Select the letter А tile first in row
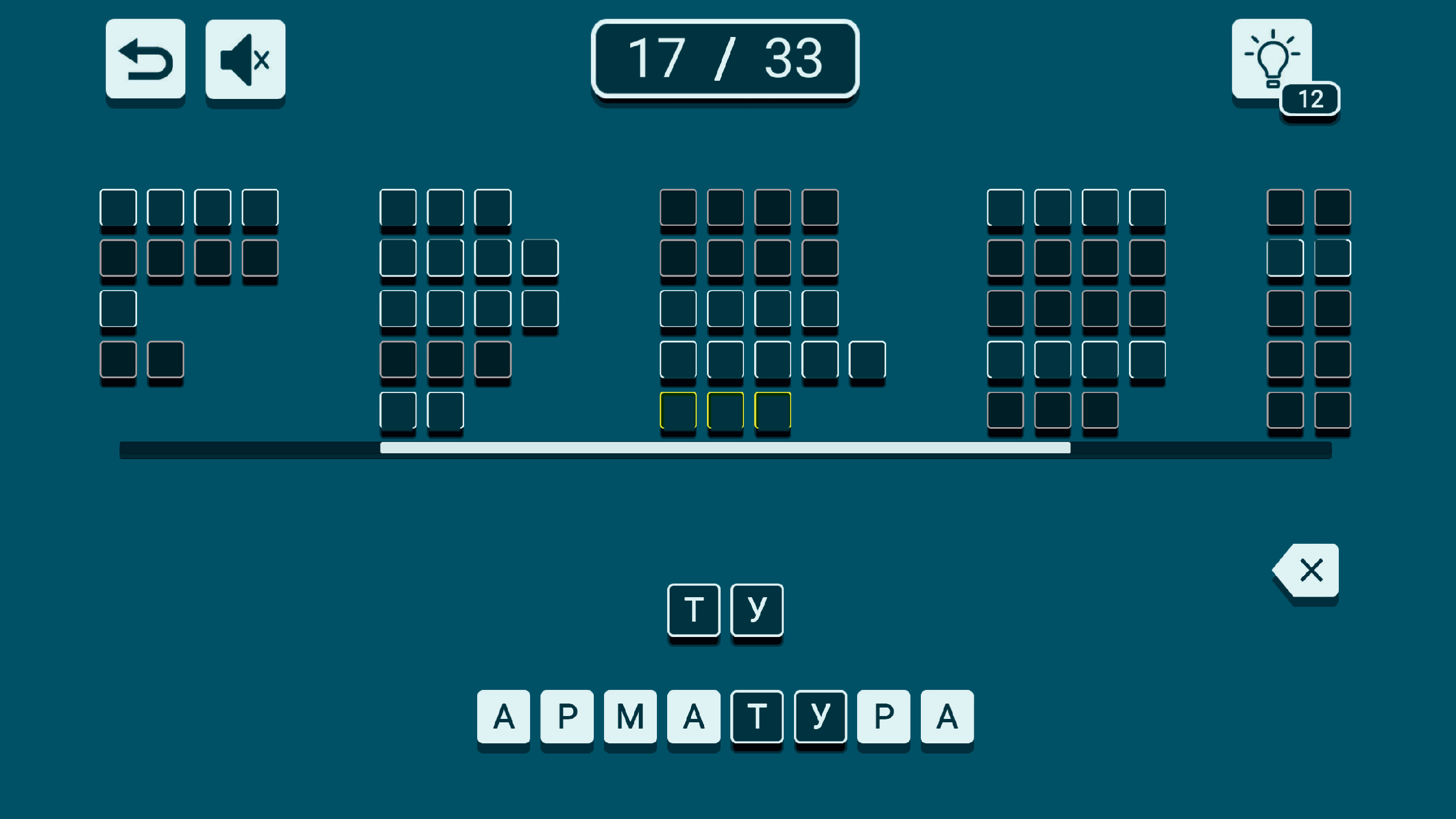 (x=504, y=715)
